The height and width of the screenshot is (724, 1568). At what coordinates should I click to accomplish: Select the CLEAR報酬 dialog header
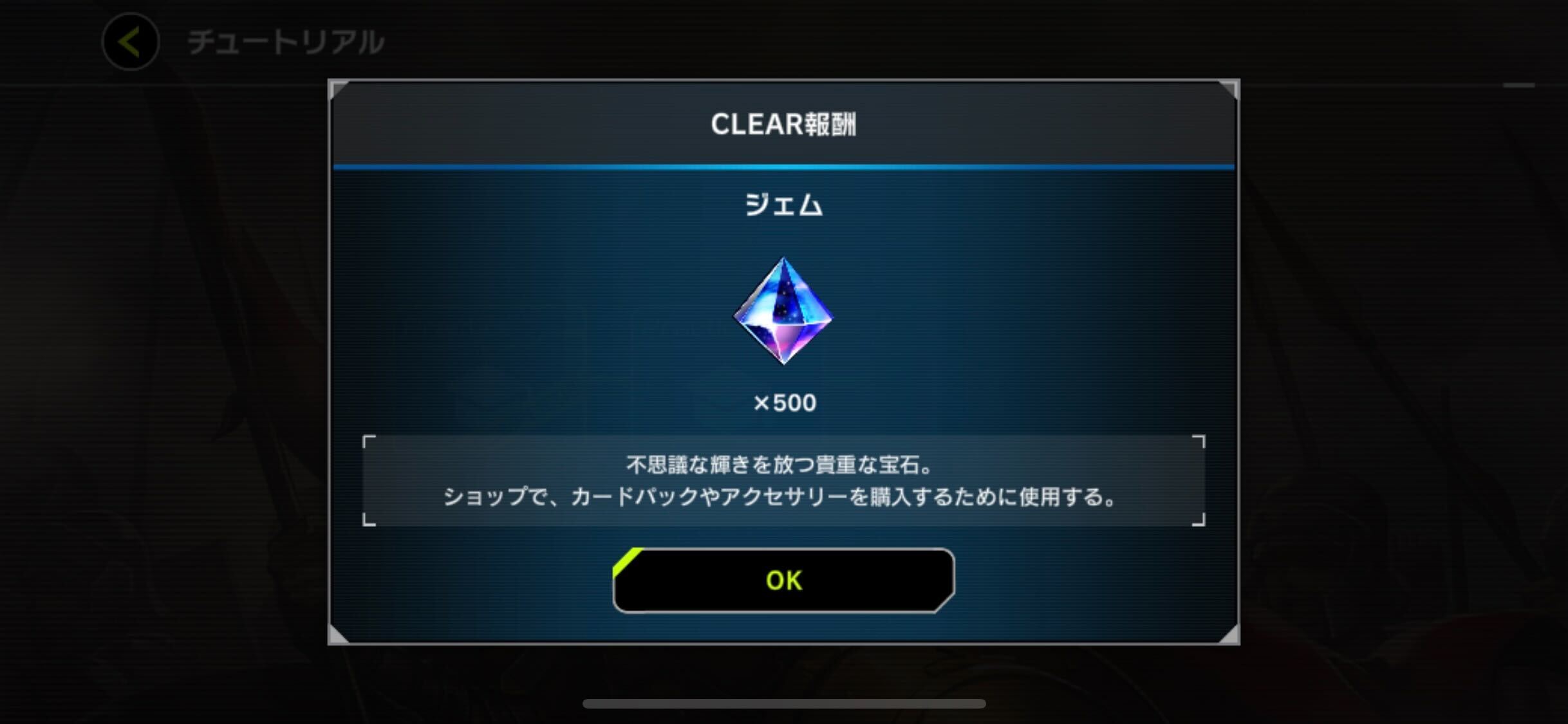point(784,124)
